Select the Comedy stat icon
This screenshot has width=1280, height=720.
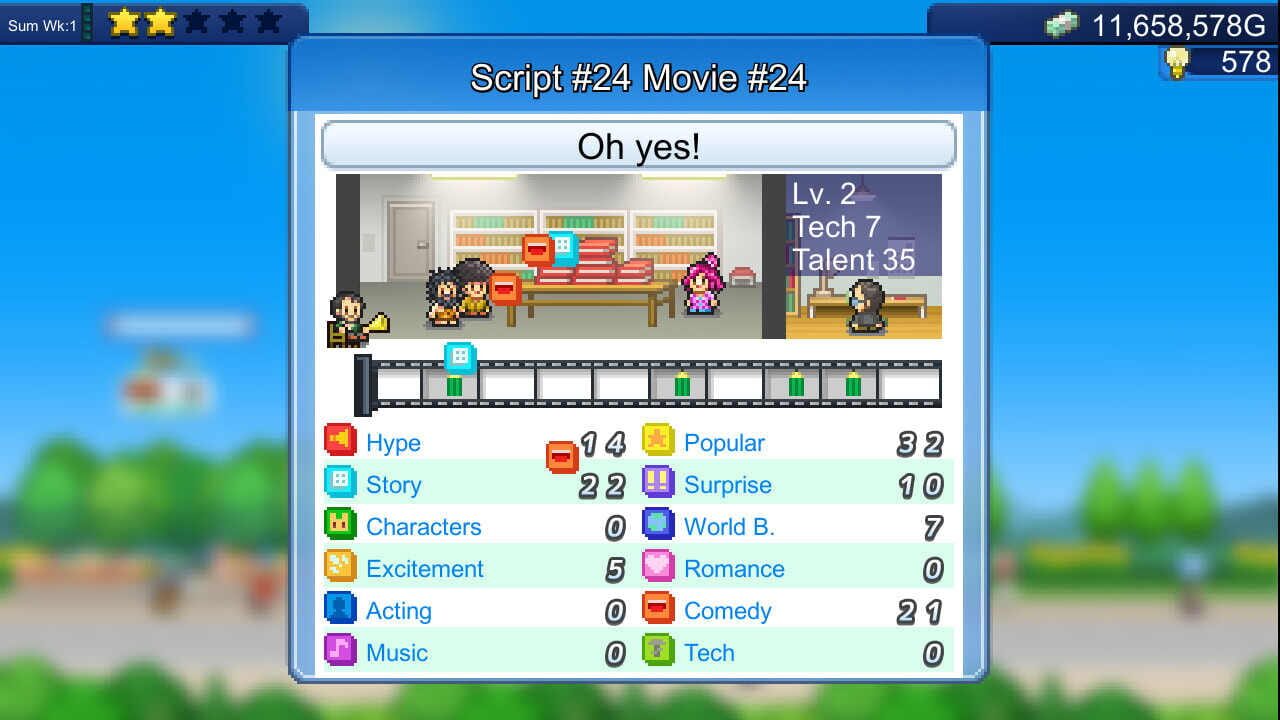(x=659, y=610)
